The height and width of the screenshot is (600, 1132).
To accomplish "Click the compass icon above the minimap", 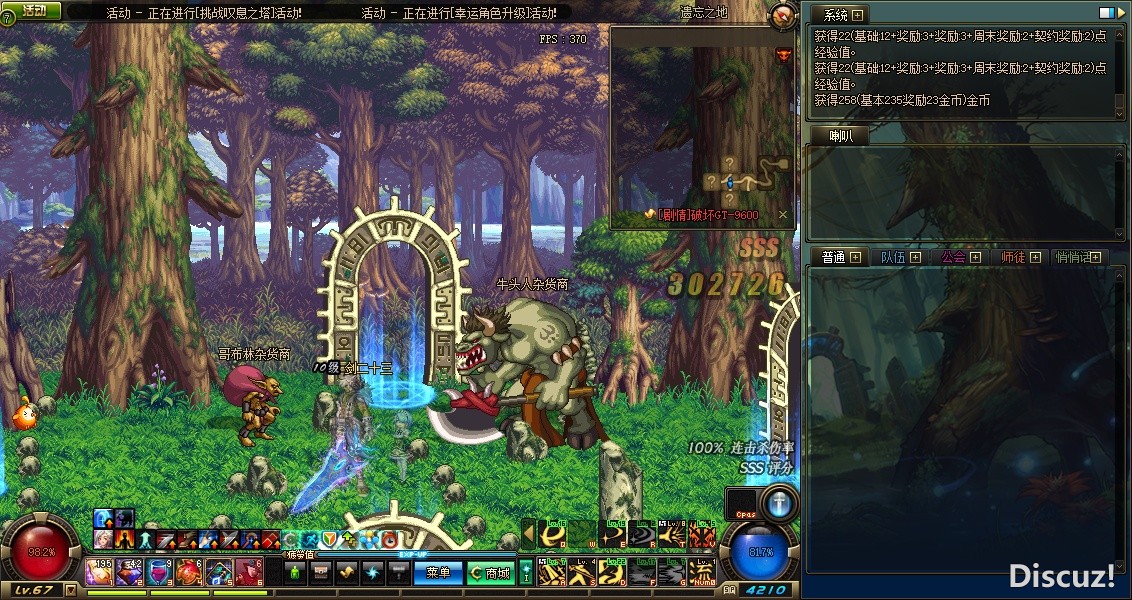I will pos(783,14).
